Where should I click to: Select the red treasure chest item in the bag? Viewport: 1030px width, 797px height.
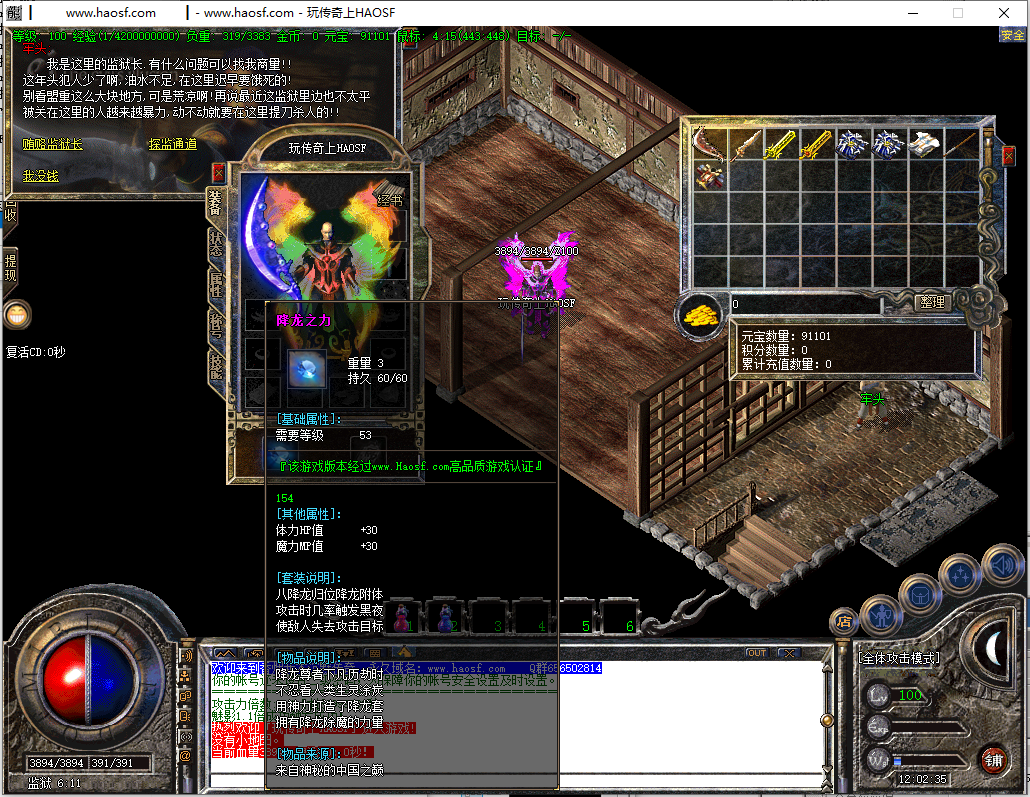tap(711, 177)
